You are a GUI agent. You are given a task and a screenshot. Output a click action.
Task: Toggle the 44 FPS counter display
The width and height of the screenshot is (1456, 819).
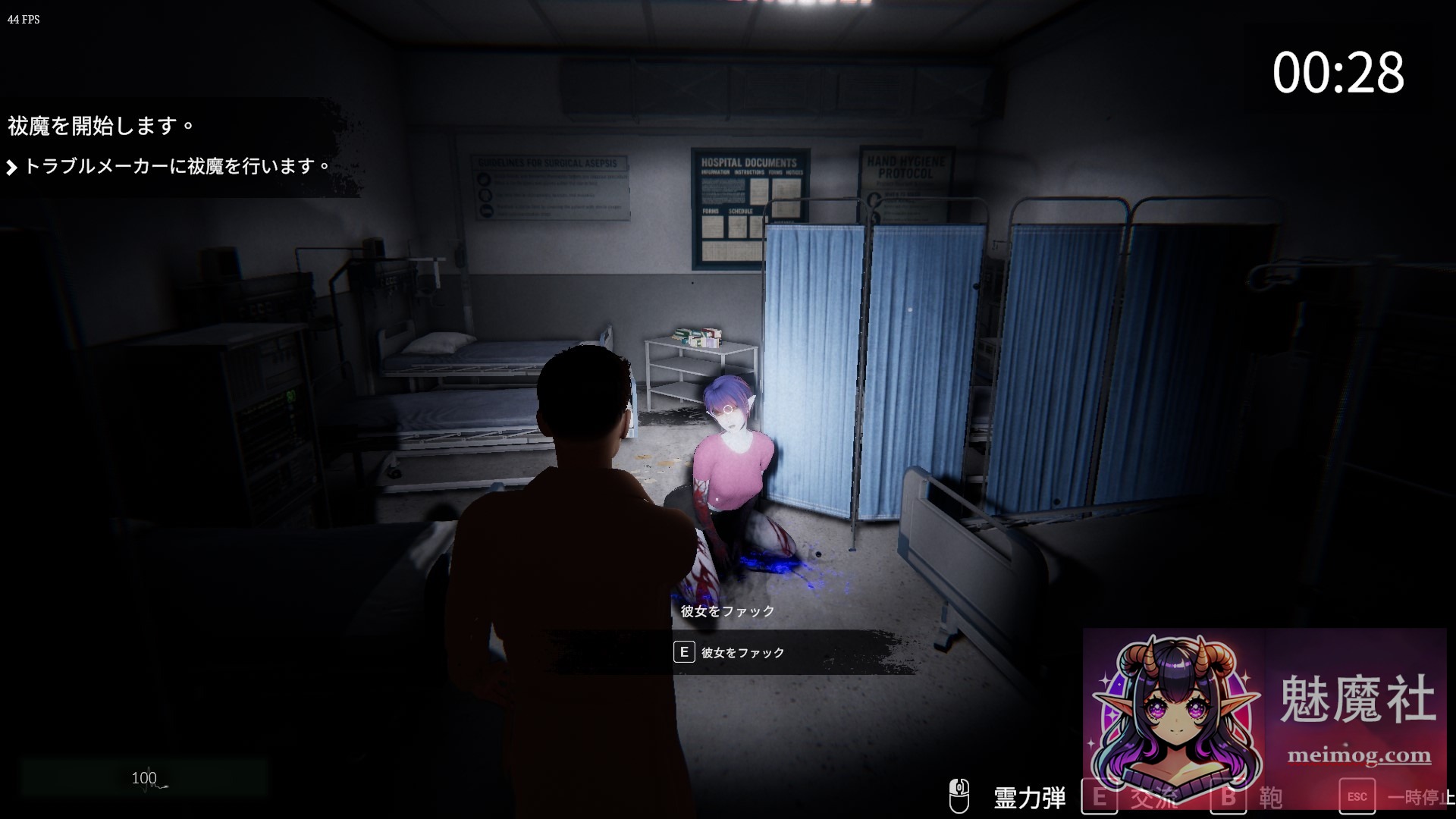(x=21, y=20)
